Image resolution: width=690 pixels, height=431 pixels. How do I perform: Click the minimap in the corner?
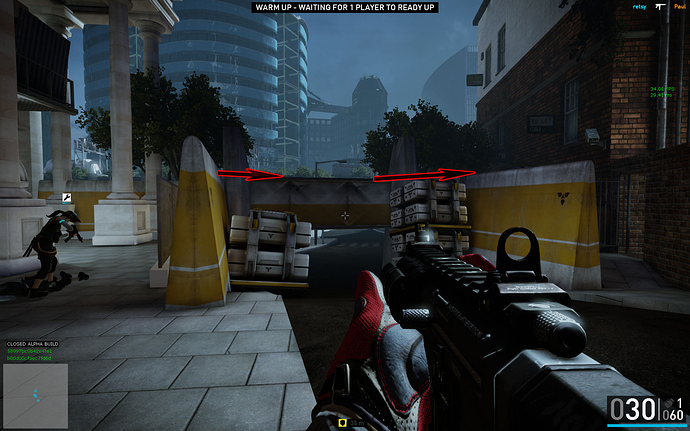pos(35,389)
